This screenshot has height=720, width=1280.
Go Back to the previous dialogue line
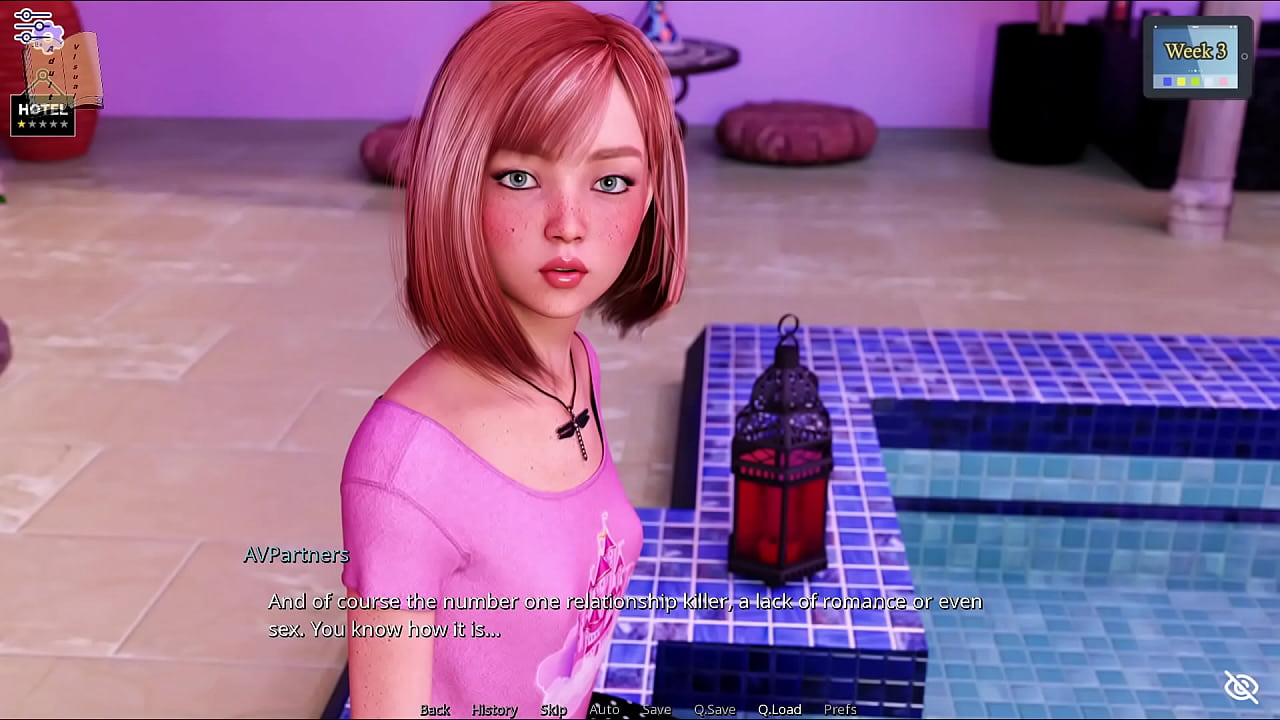coord(435,709)
